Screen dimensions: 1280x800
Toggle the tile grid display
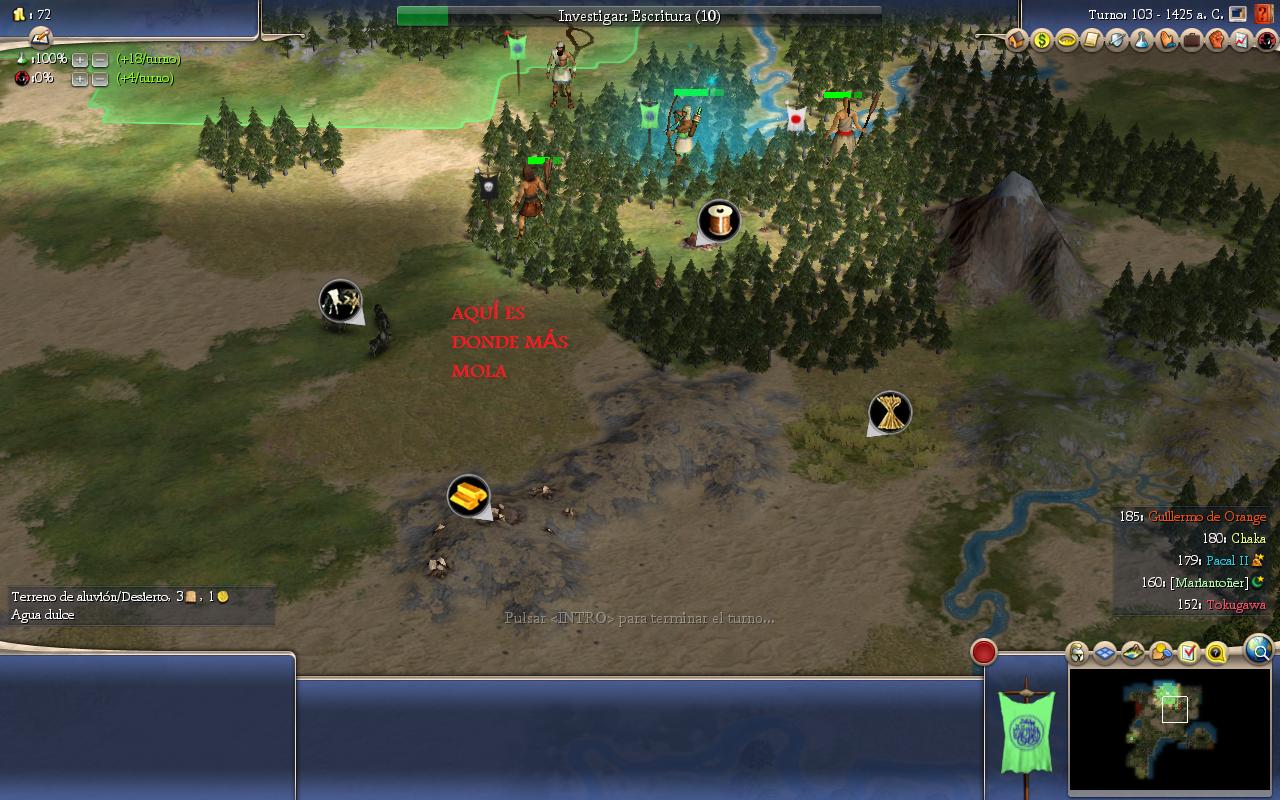(x=1105, y=653)
